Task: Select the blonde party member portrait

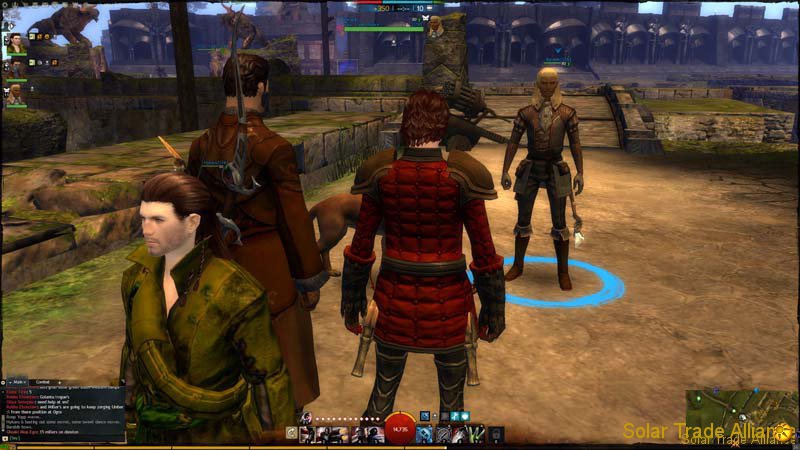Action: point(16,94)
